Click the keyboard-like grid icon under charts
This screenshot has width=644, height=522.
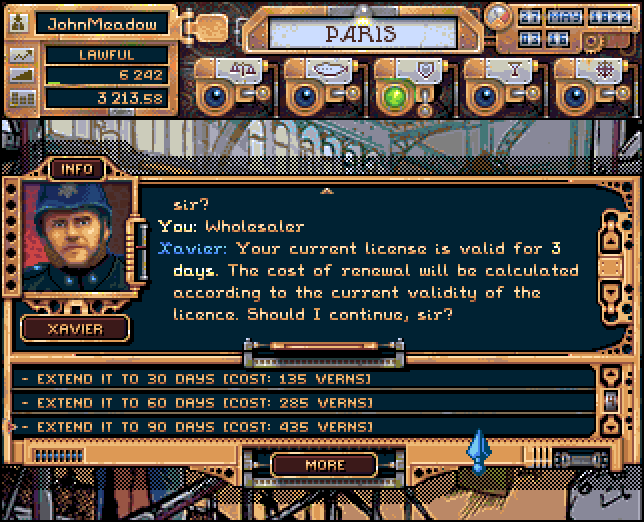tap(21, 98)
